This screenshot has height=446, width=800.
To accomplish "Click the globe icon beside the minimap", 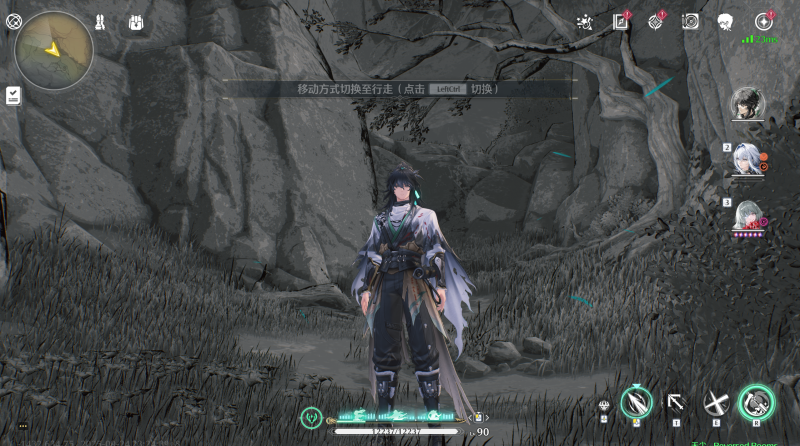I will click(x=14, y=21).
